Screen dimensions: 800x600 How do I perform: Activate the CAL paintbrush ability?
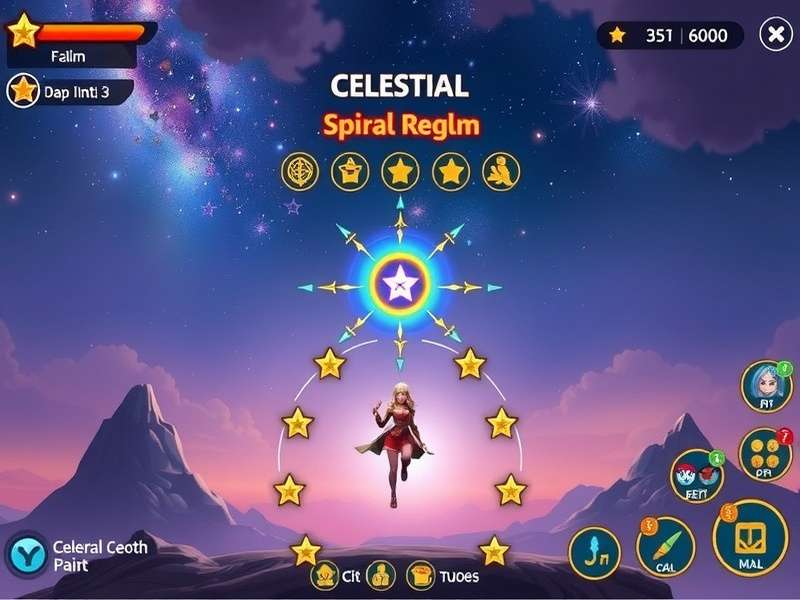tap(665, 546)
